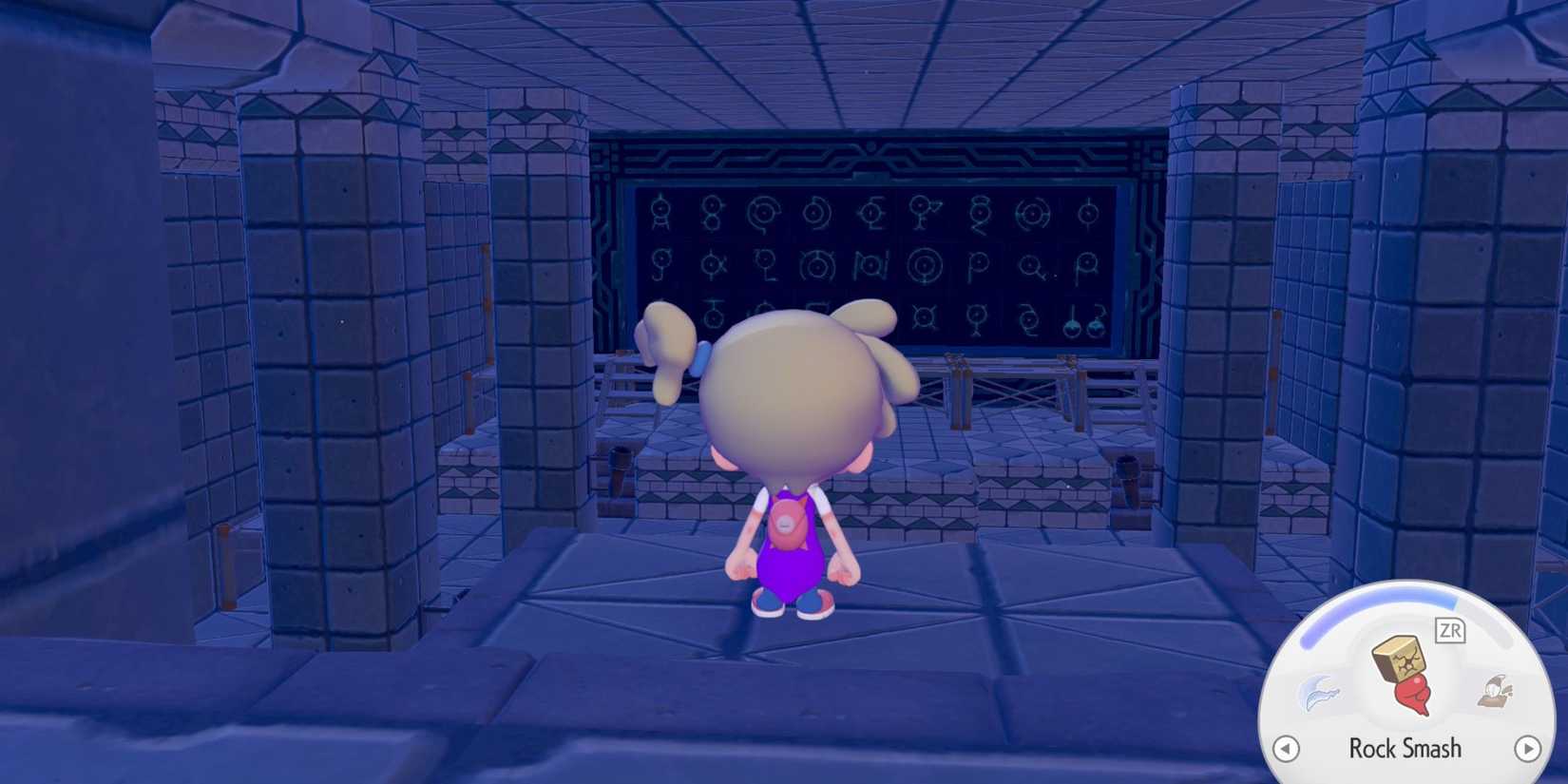Select the blue water move icon on the wheel's left
Viewport: 1568px width, 784px height.
(x=1321, y=693)
